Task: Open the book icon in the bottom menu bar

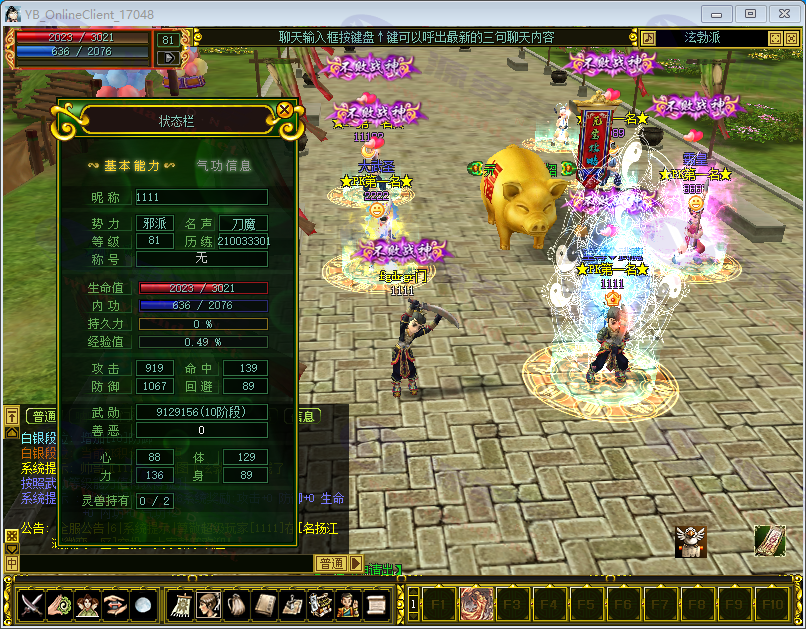Action: (x=265, y=604)
